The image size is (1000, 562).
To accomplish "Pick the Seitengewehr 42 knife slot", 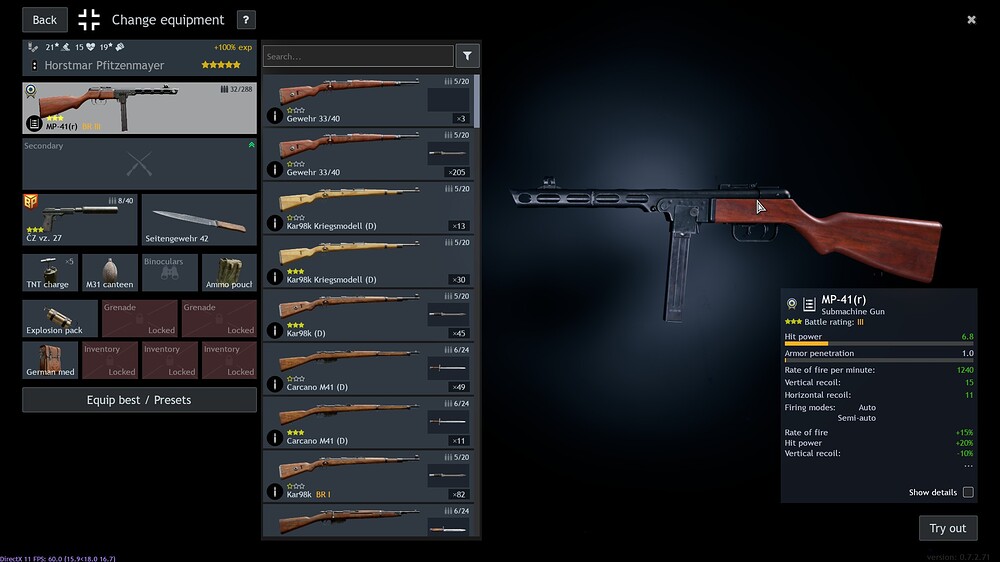I will click(199, 220).
